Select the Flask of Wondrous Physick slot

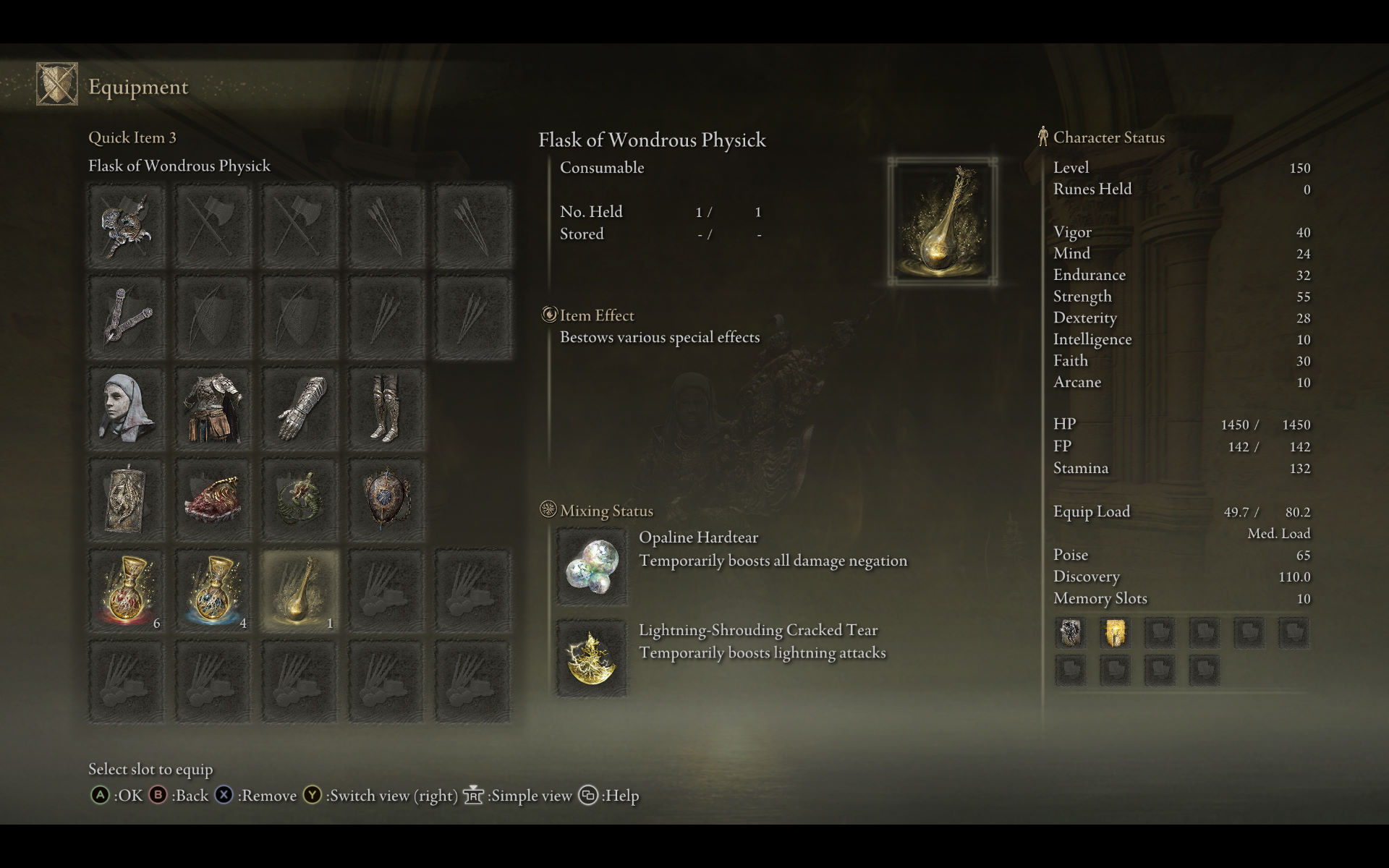(300, 591)
